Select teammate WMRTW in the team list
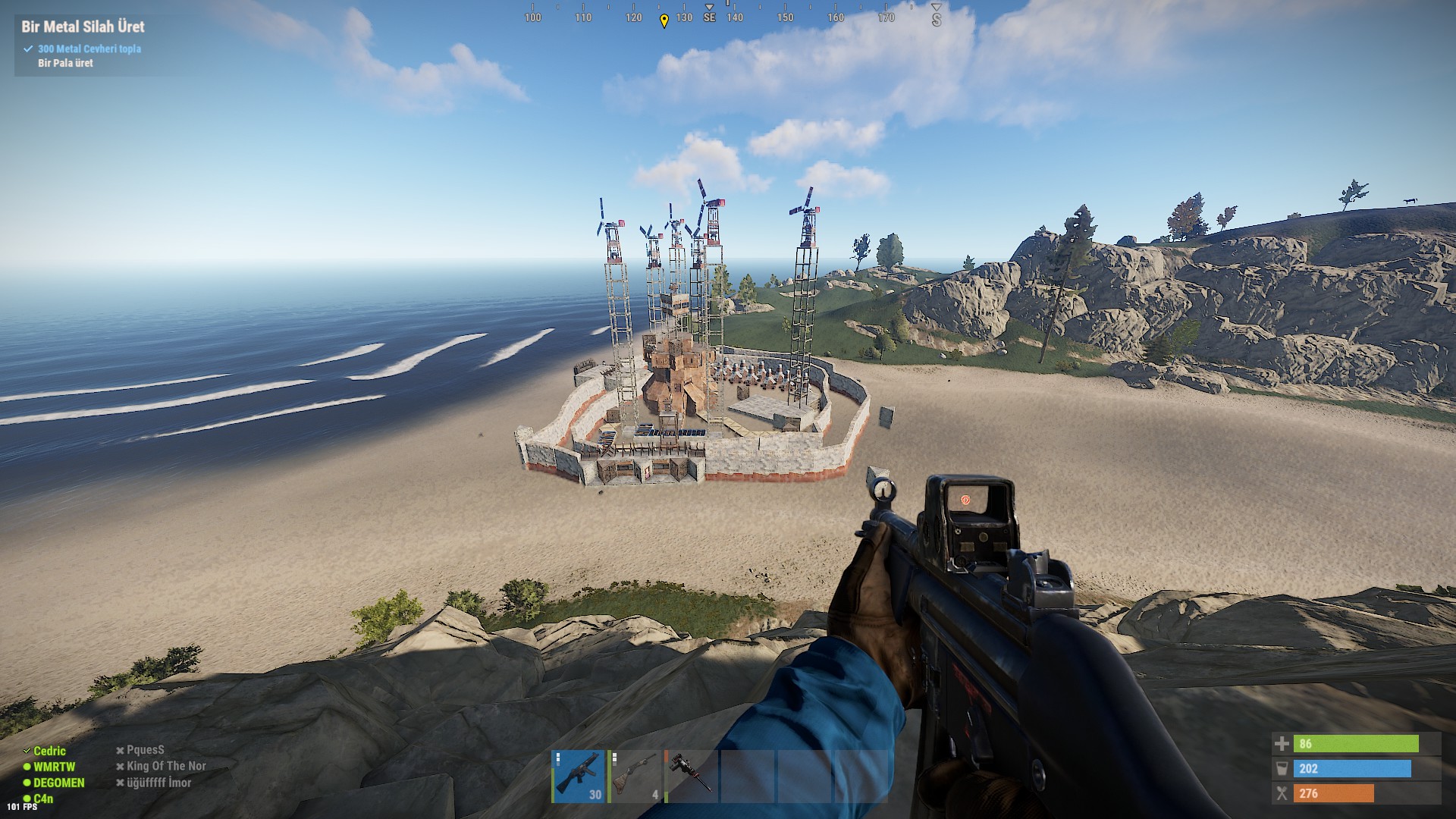 point(54,767)
